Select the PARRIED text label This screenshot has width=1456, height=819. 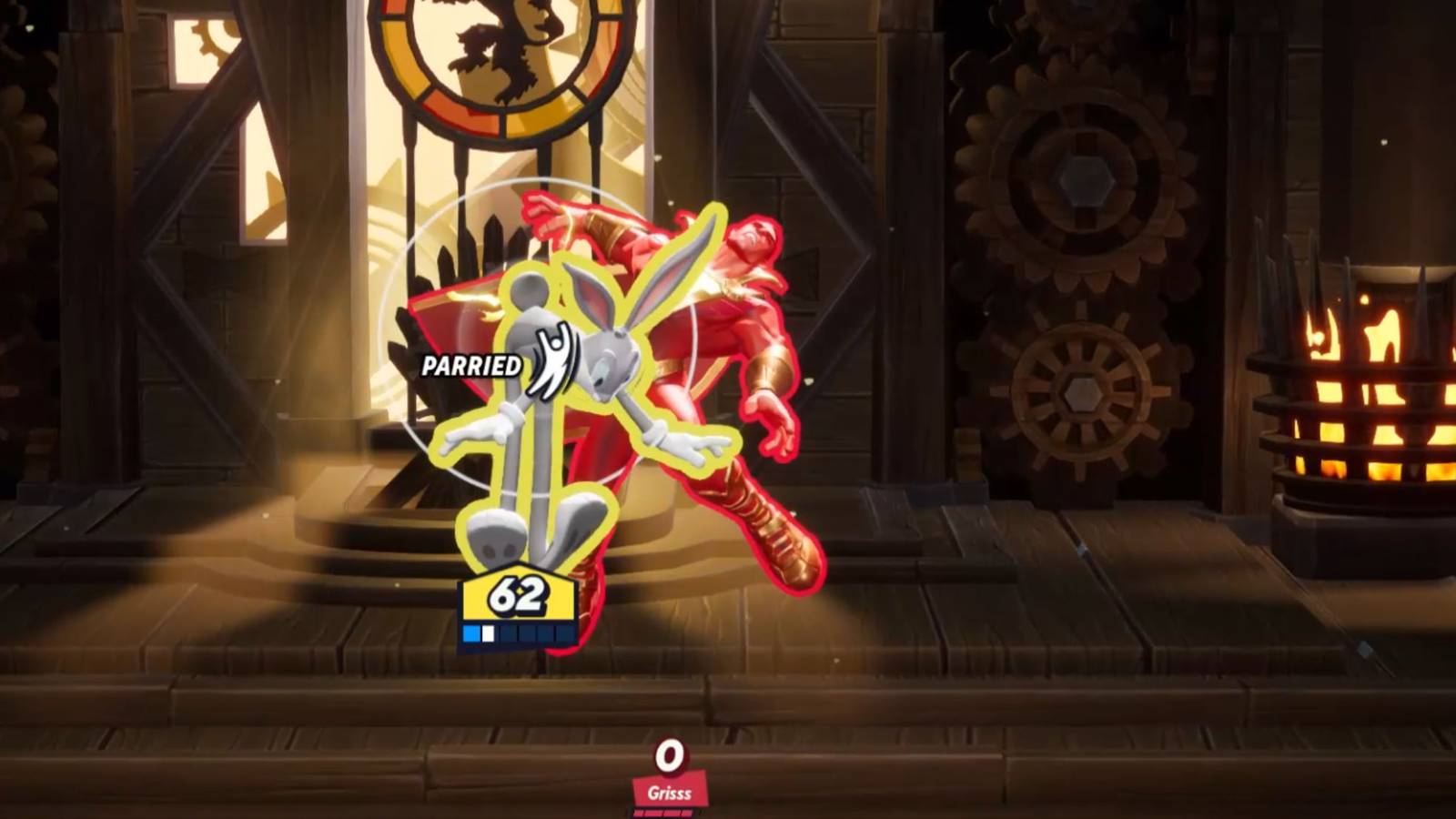470,368
